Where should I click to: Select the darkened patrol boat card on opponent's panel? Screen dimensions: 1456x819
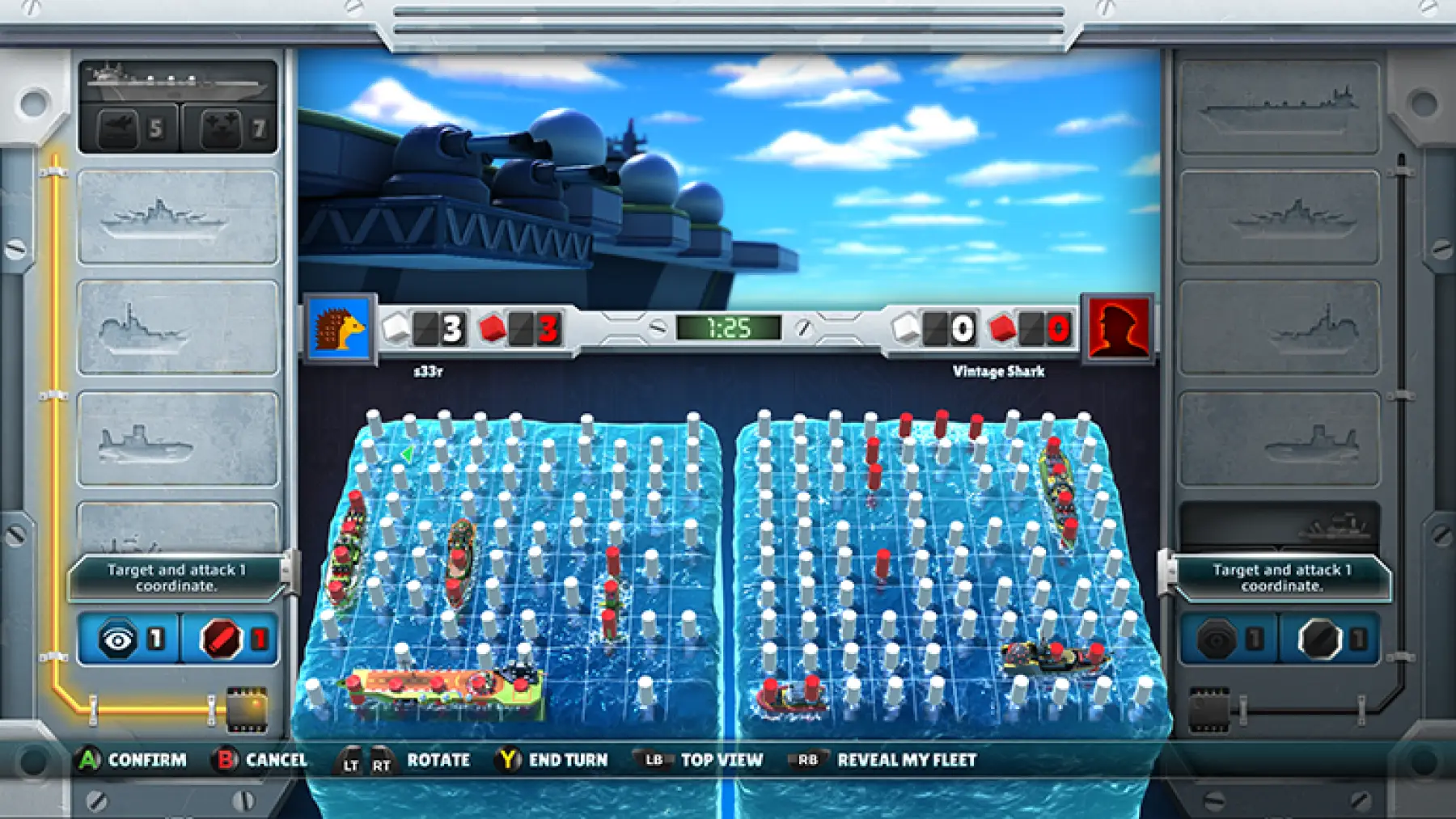click(1279, 526)
